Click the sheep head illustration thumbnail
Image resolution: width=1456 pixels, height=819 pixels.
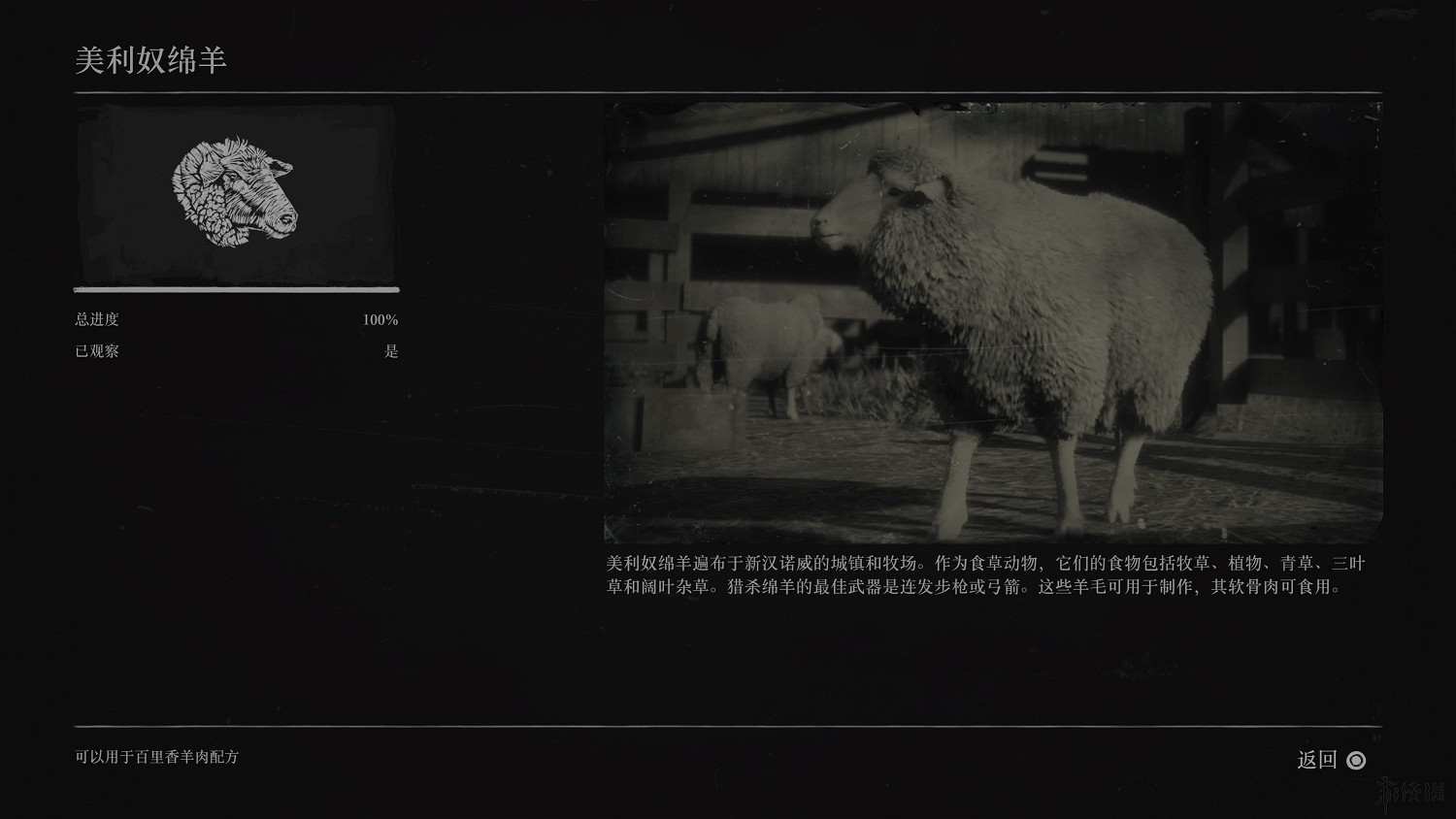[x=236, y=194]
